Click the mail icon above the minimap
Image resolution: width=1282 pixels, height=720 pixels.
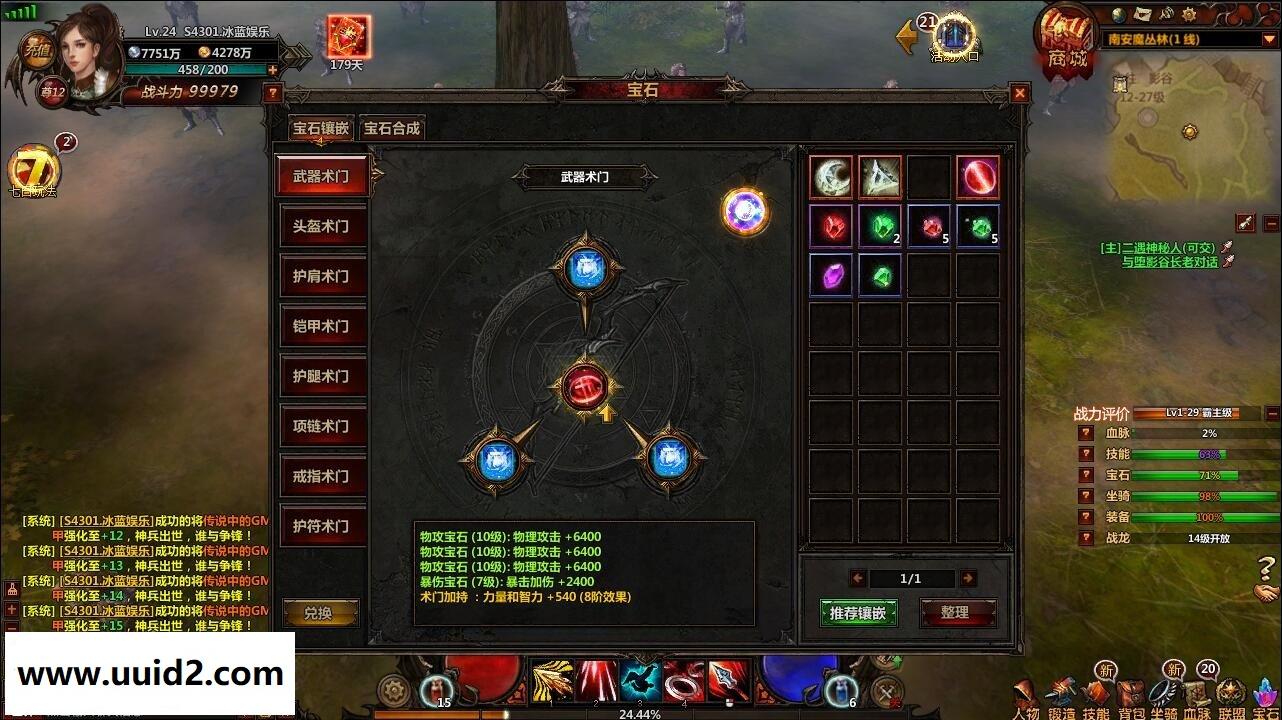click(1142, 13)
